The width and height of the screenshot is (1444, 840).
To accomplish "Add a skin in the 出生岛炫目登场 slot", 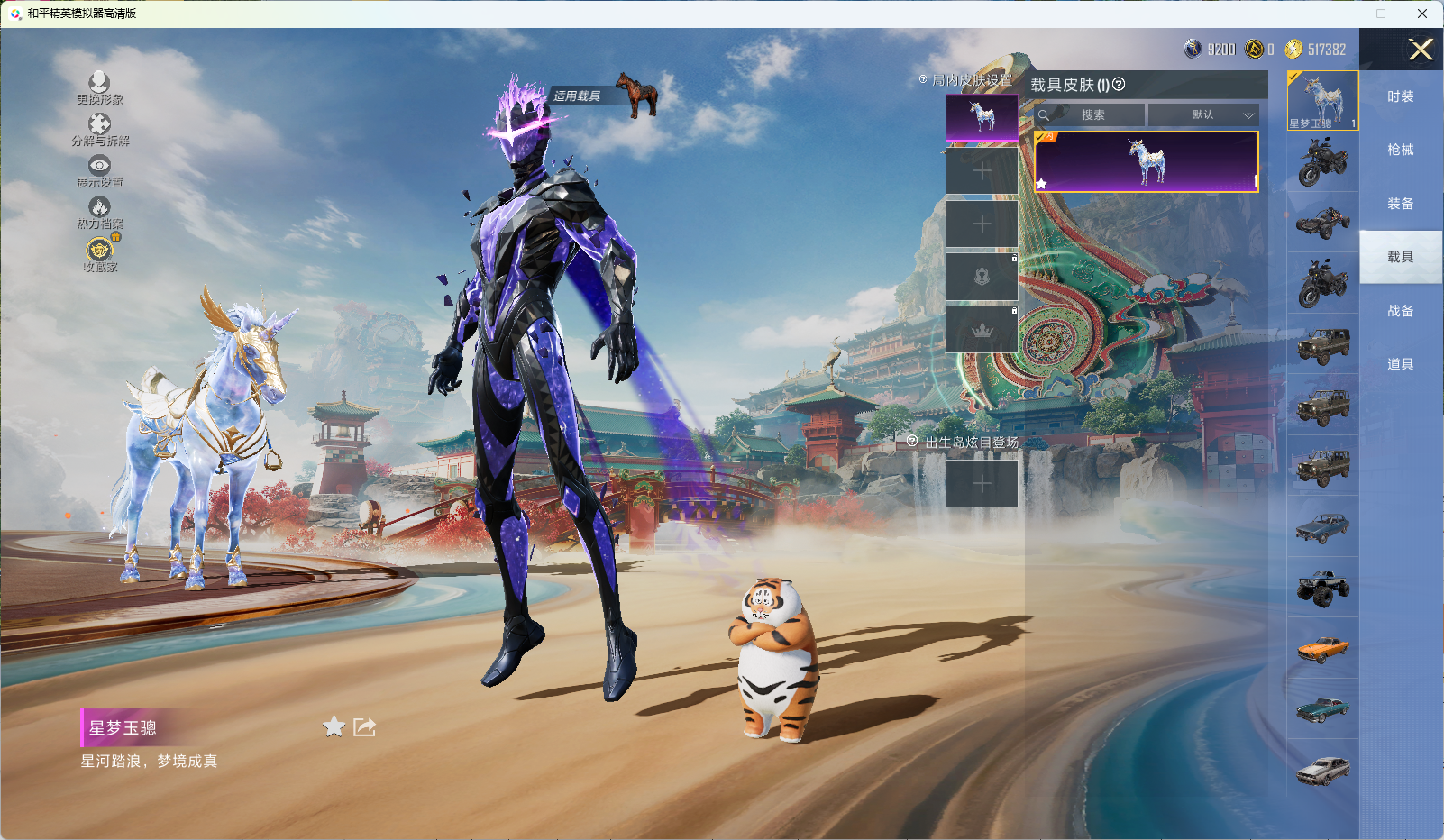I will 982,483.
